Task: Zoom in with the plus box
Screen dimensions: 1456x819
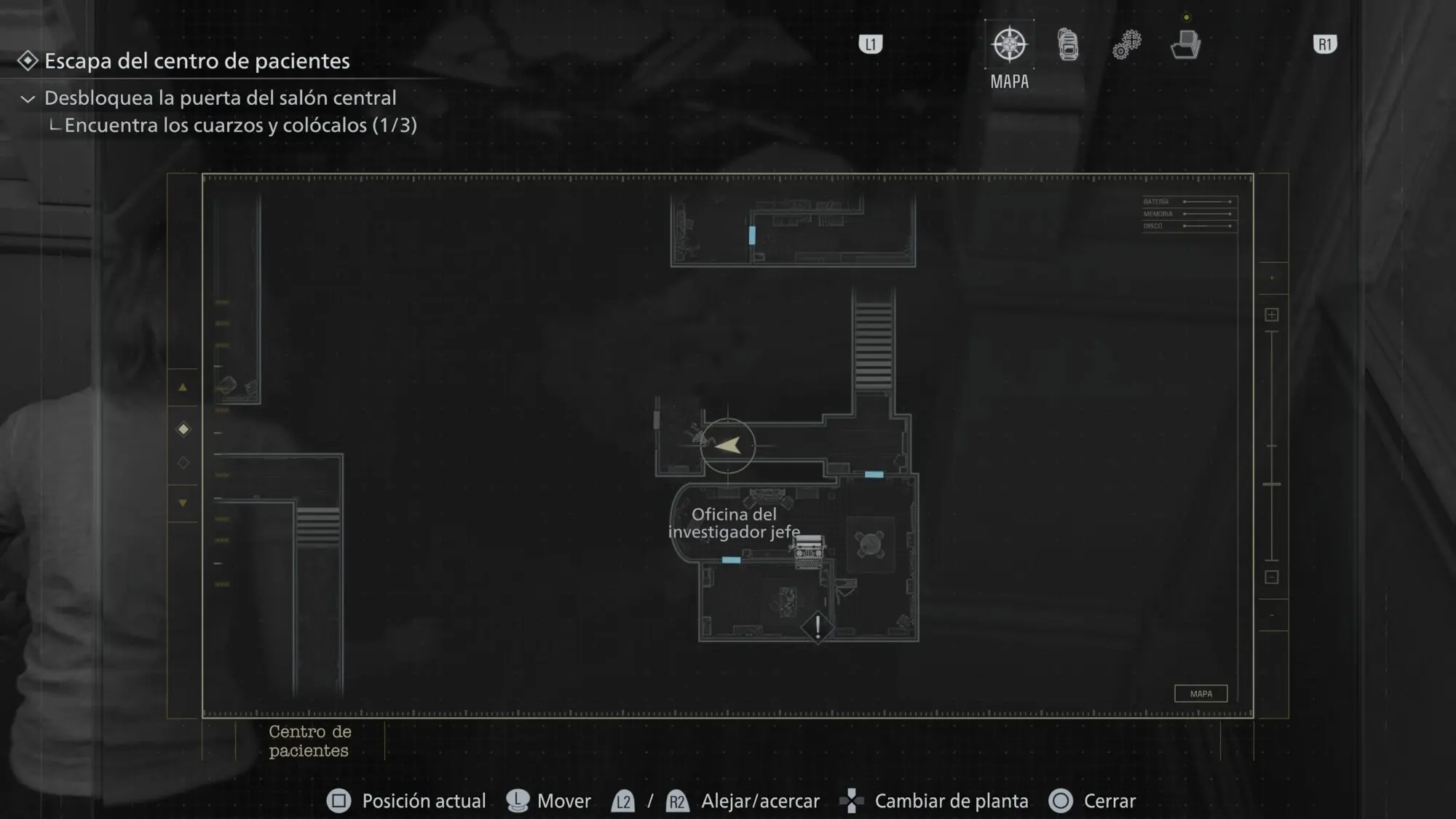Action: pyautogui.click(x=1272, y=314)
